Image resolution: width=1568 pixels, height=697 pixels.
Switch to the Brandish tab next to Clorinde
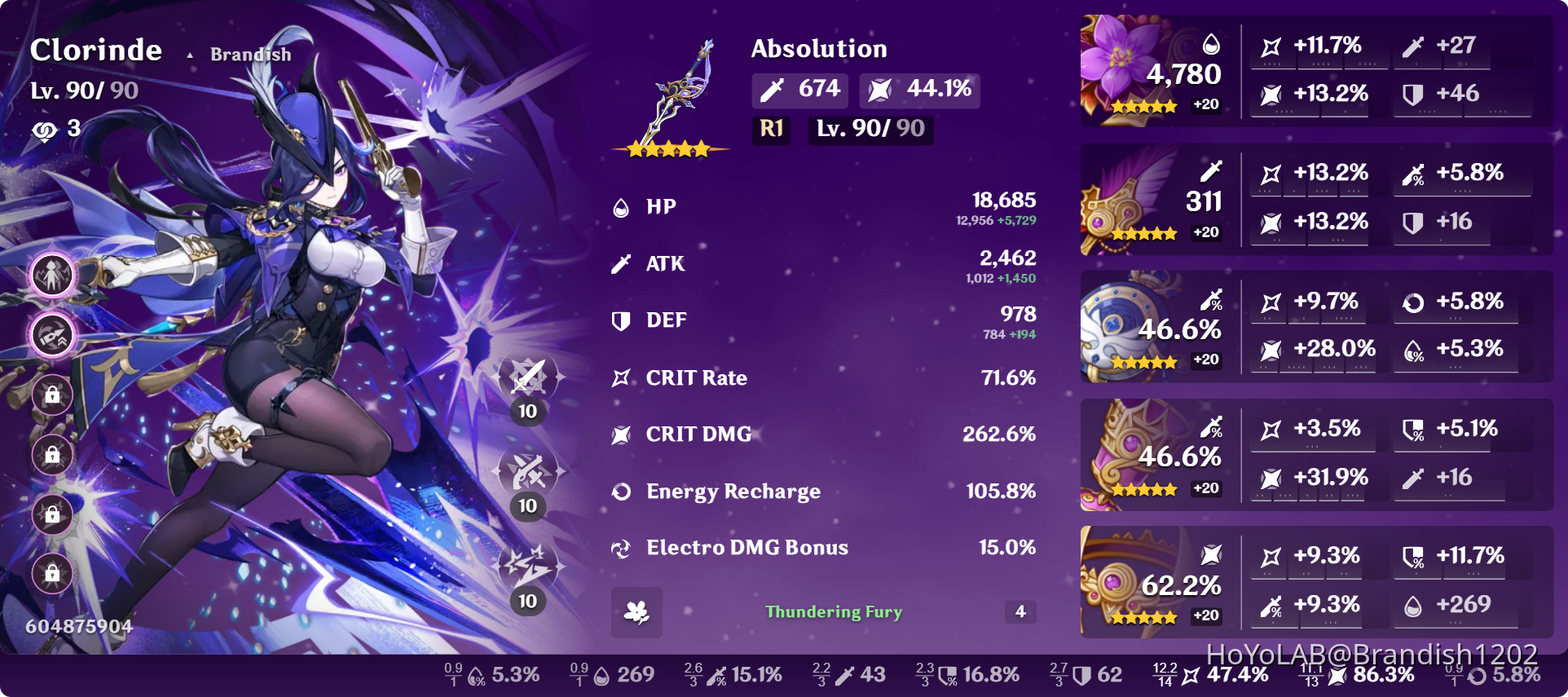(x=249, y=54)
